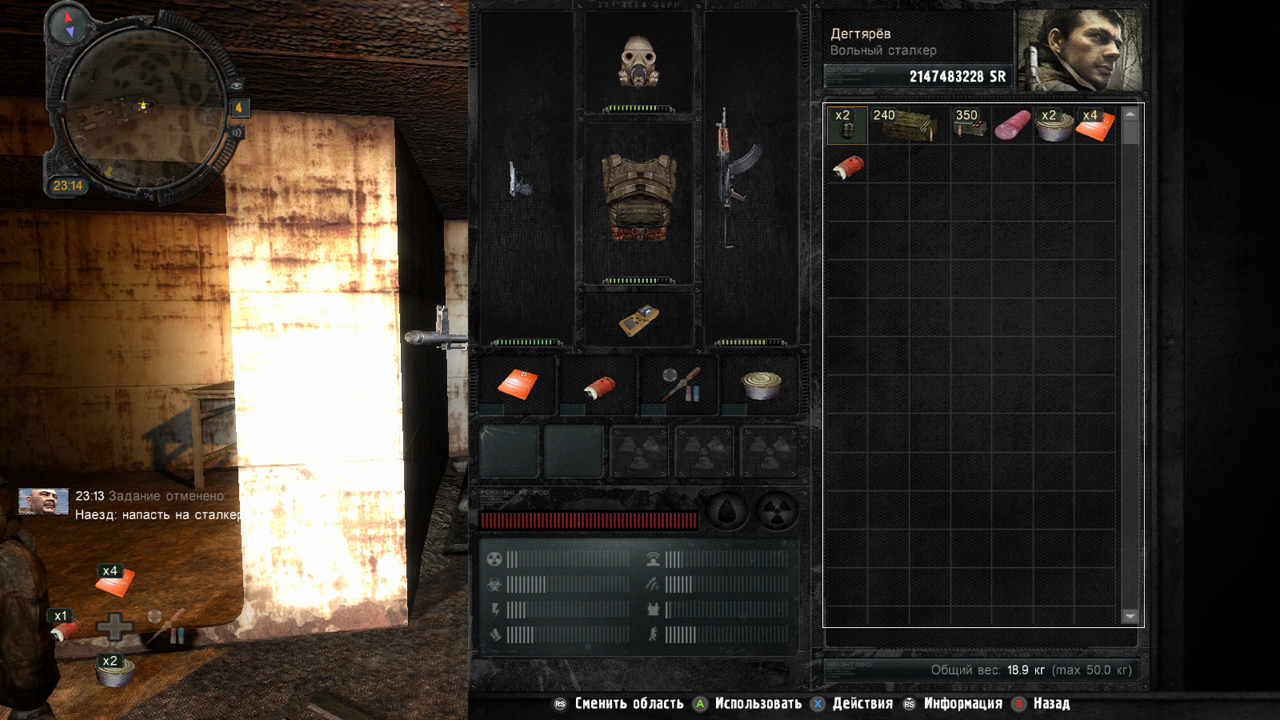Select the 350-round ammo box
This screenshot has width=1280, height=720.
tap(969, 126)
